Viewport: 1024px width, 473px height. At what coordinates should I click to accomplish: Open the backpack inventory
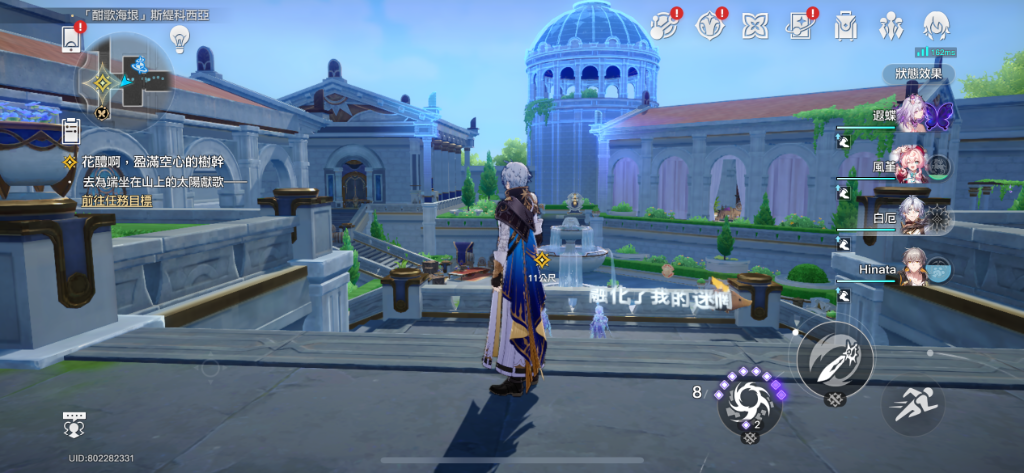click(x=846, y=26)
